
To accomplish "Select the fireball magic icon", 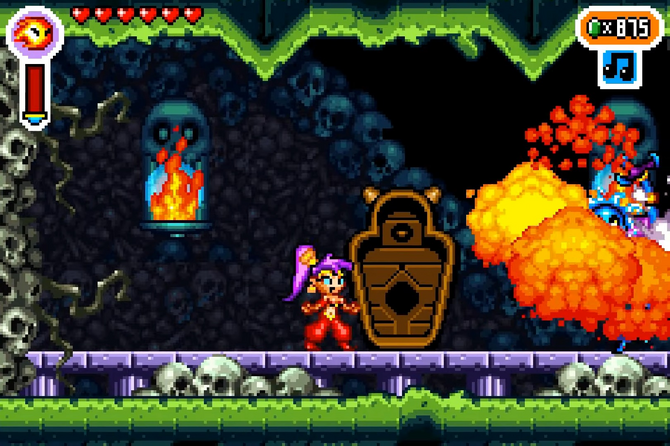I will (x=34, y=33).
